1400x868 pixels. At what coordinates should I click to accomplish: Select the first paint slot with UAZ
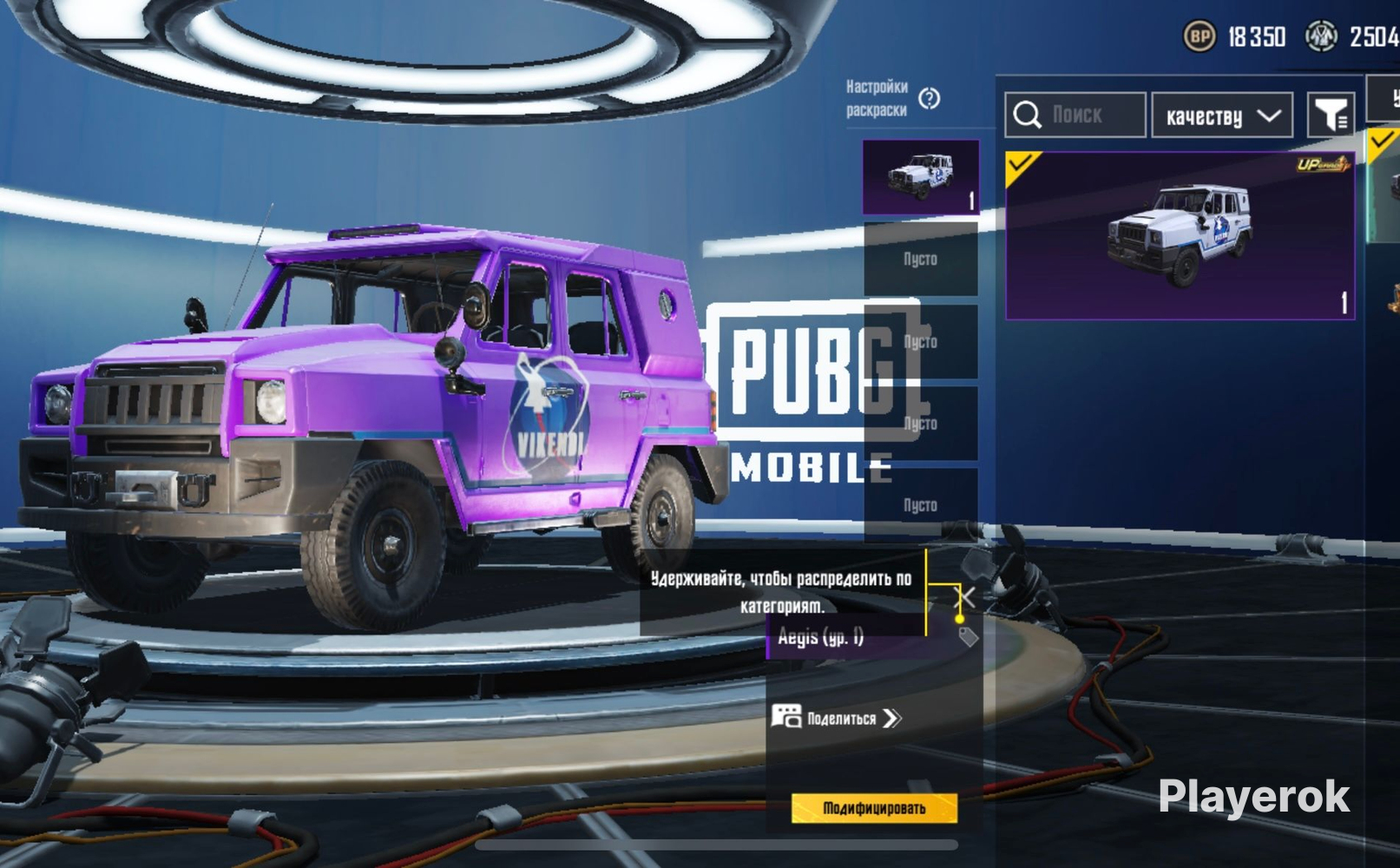tap(921, 177)
